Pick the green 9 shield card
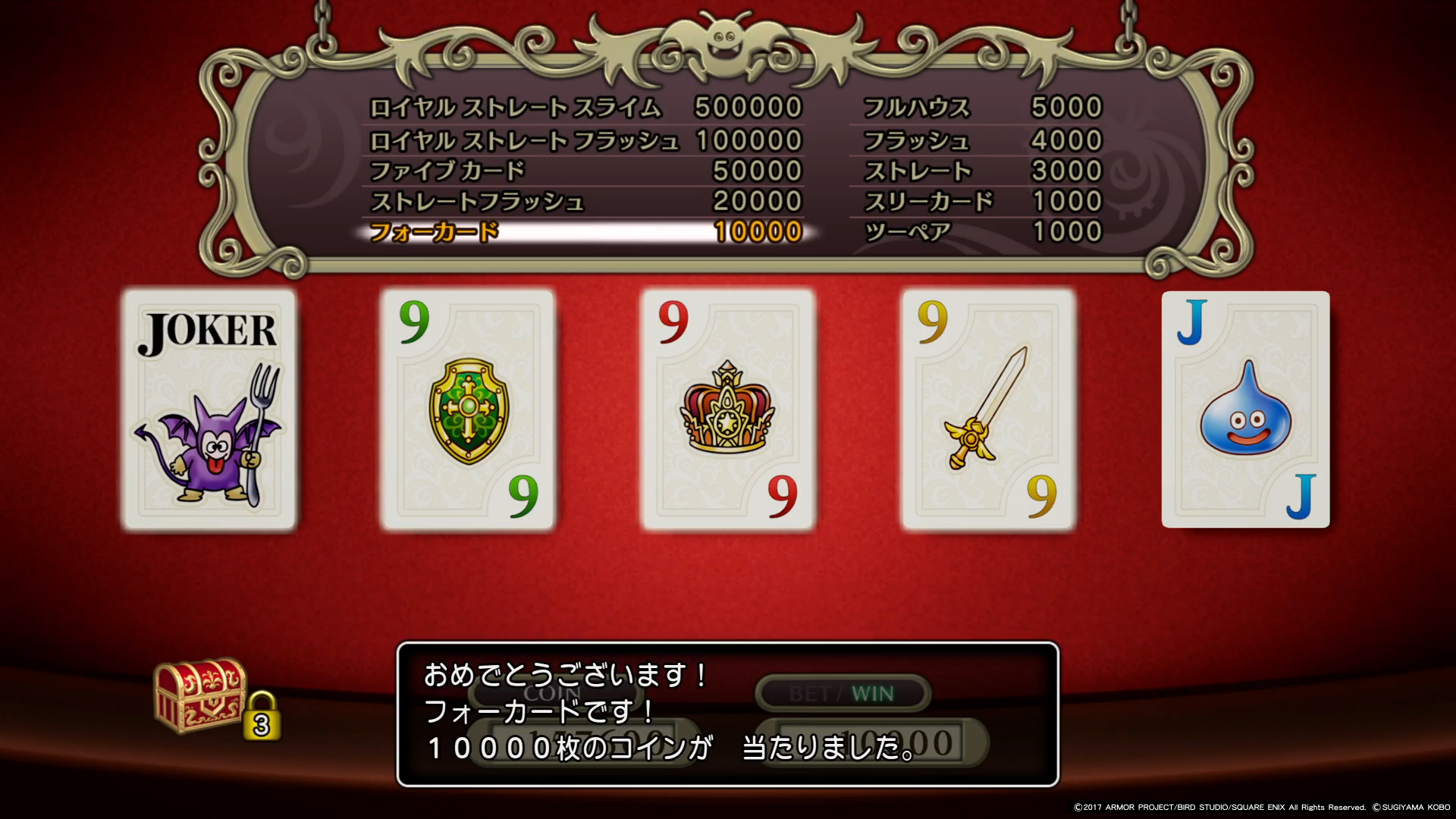 point(469,409)
